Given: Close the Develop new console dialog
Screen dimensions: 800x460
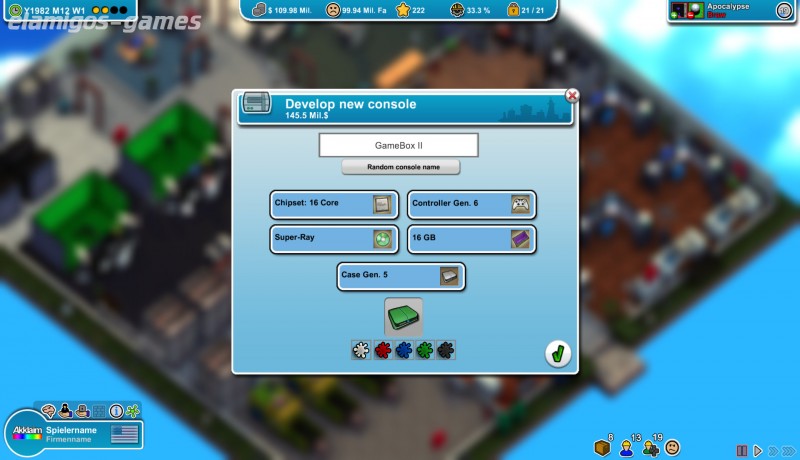Looking at the screenshot, I should coord(572,96).
